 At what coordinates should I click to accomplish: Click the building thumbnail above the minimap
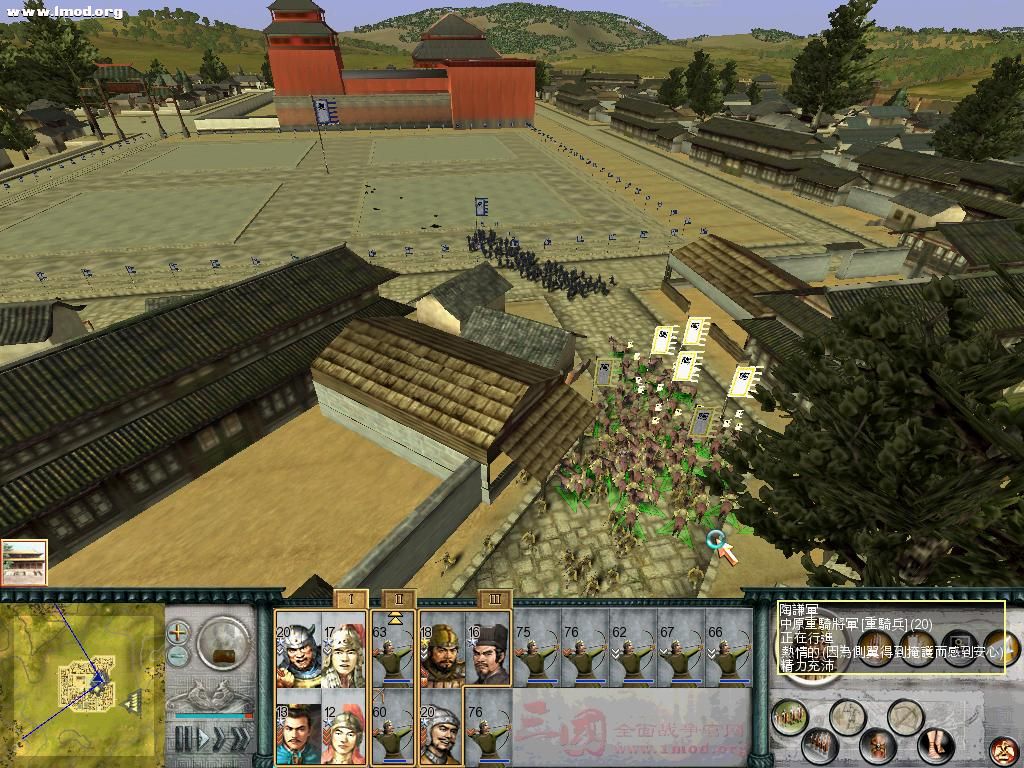click(24, 563)
